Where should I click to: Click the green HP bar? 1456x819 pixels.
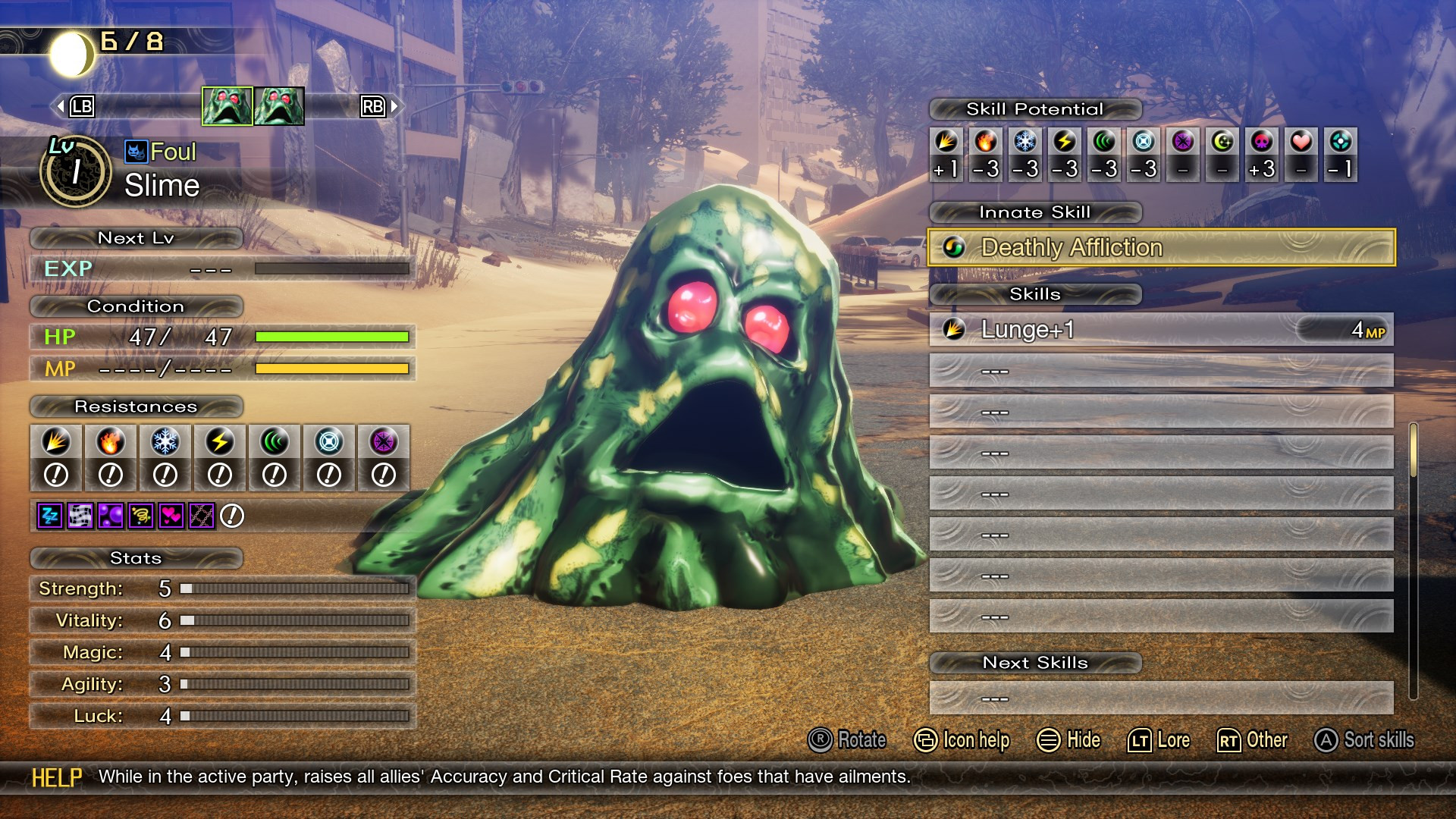tap(334, 337)
